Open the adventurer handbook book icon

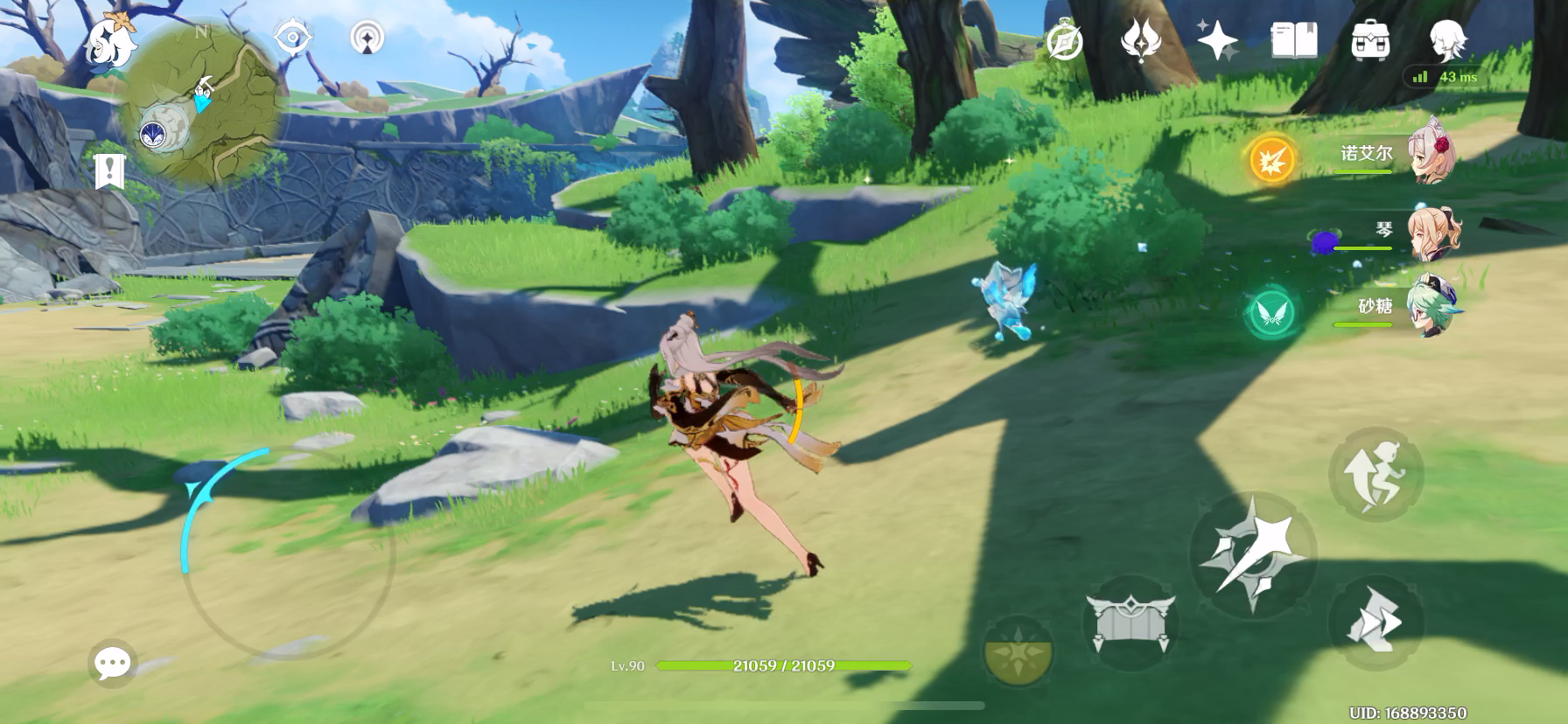point(1294,40)
